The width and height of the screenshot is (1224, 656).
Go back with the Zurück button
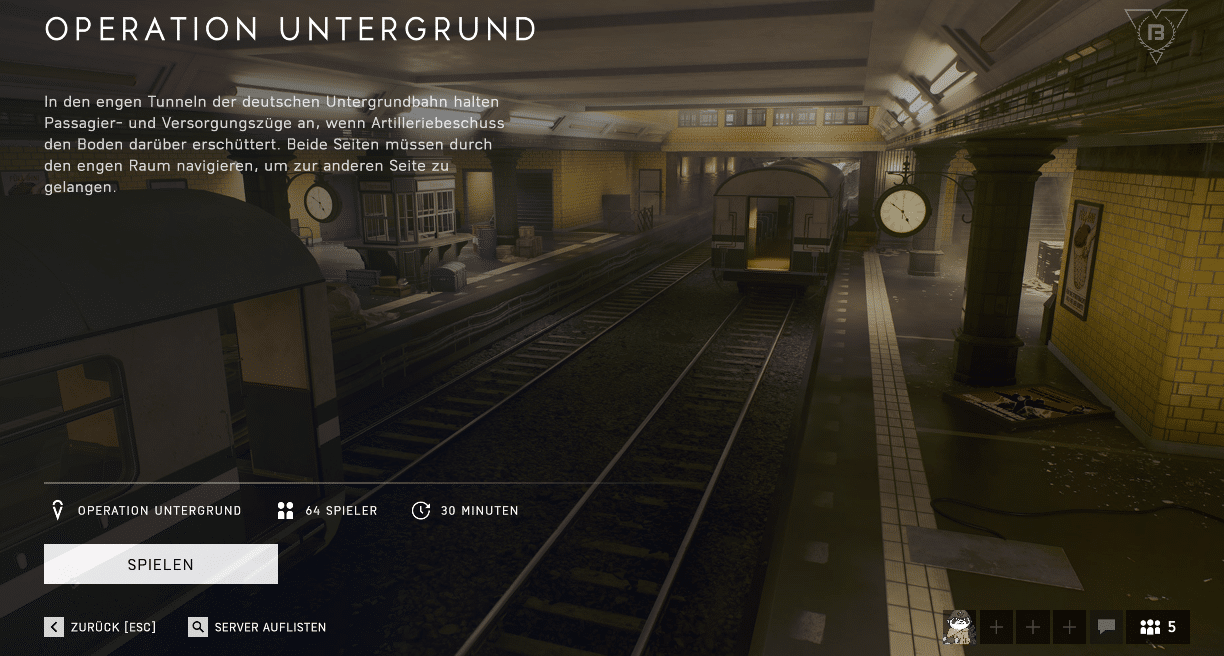pyautogui.click(x=101, y=627)
